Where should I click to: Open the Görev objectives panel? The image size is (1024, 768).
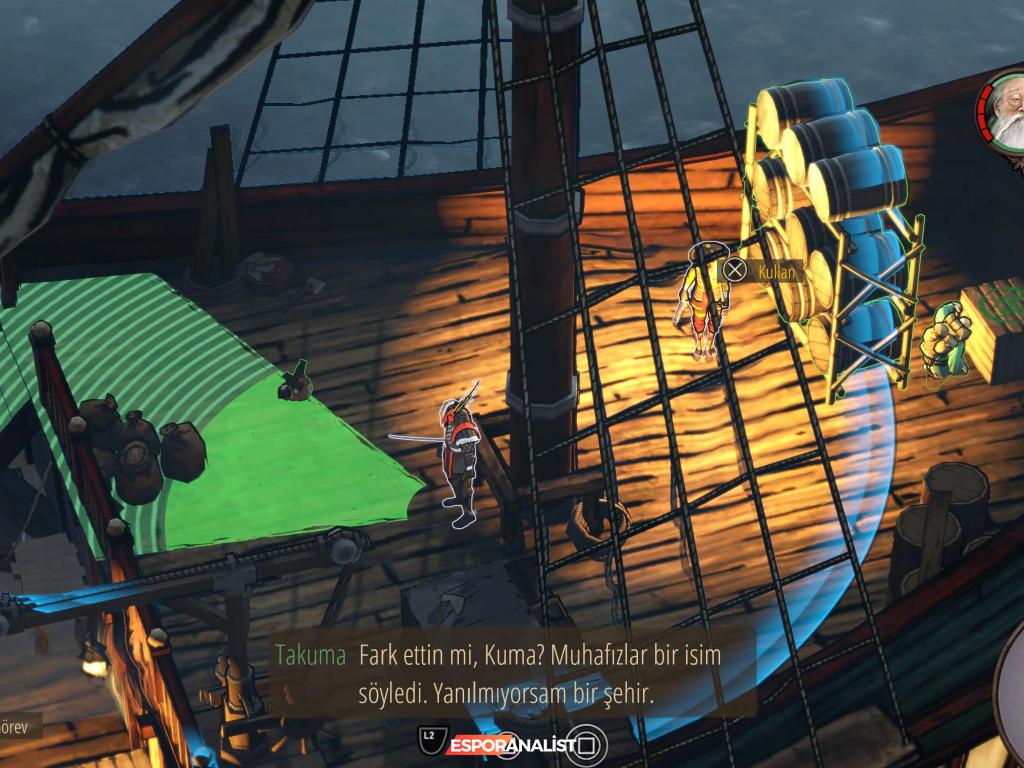coord(17,725)
